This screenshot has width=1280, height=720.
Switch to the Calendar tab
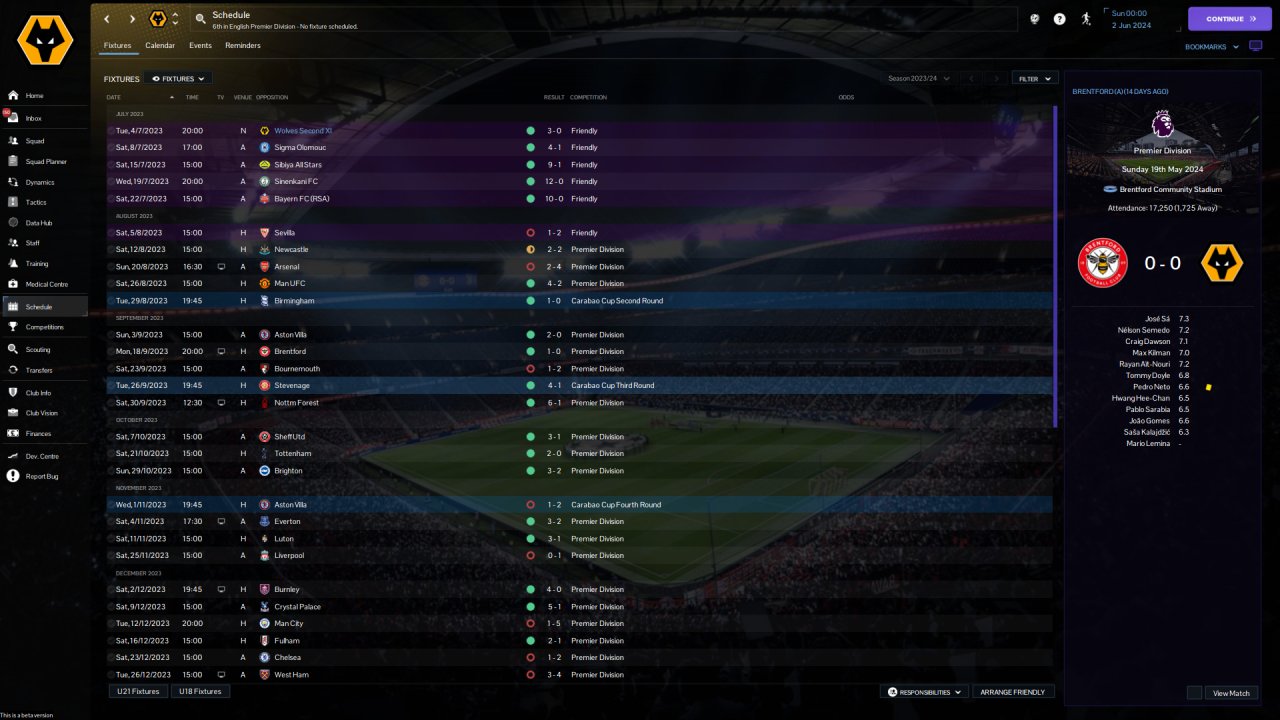[160, 46]
